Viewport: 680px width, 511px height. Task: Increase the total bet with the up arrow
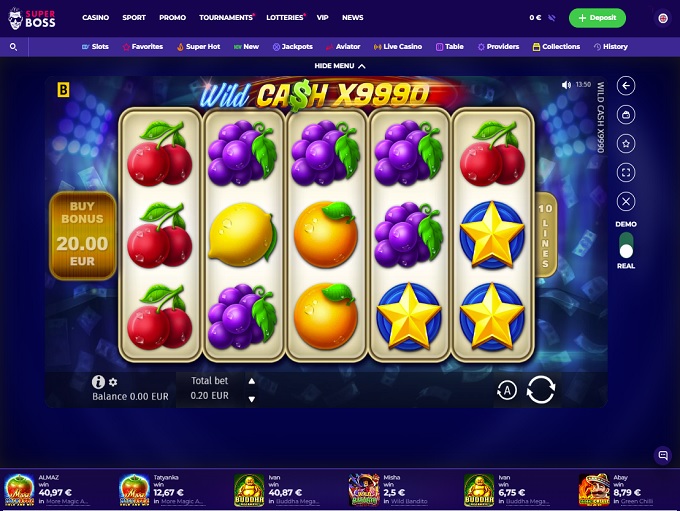[x=251, y=380]
